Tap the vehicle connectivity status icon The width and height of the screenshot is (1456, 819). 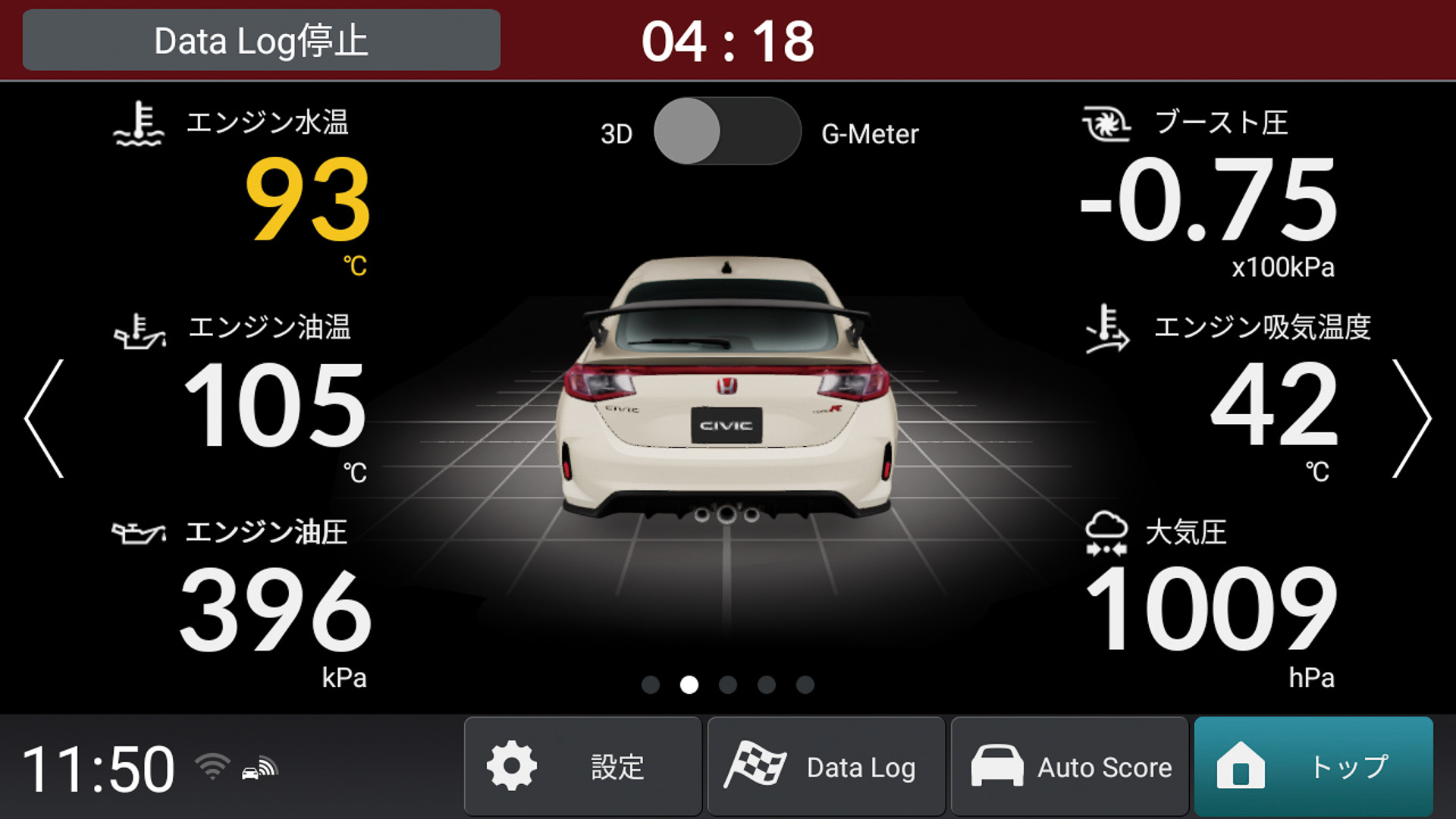point(258,768)
